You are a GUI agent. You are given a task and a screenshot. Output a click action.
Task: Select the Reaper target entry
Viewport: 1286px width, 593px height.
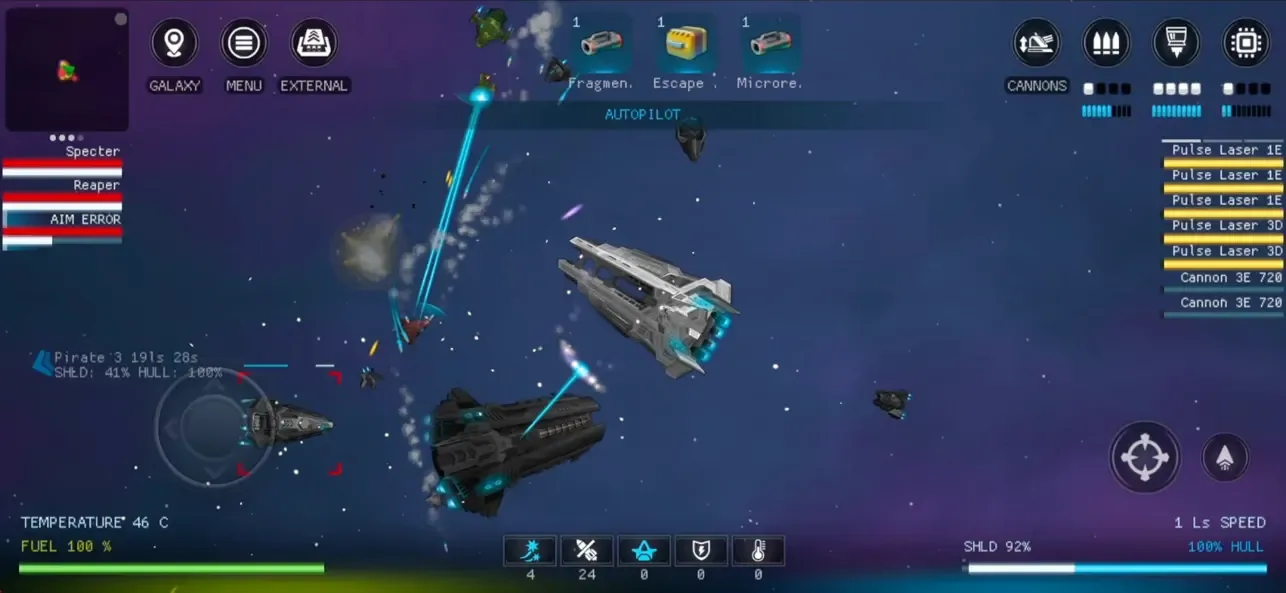(x=63, y=193)
